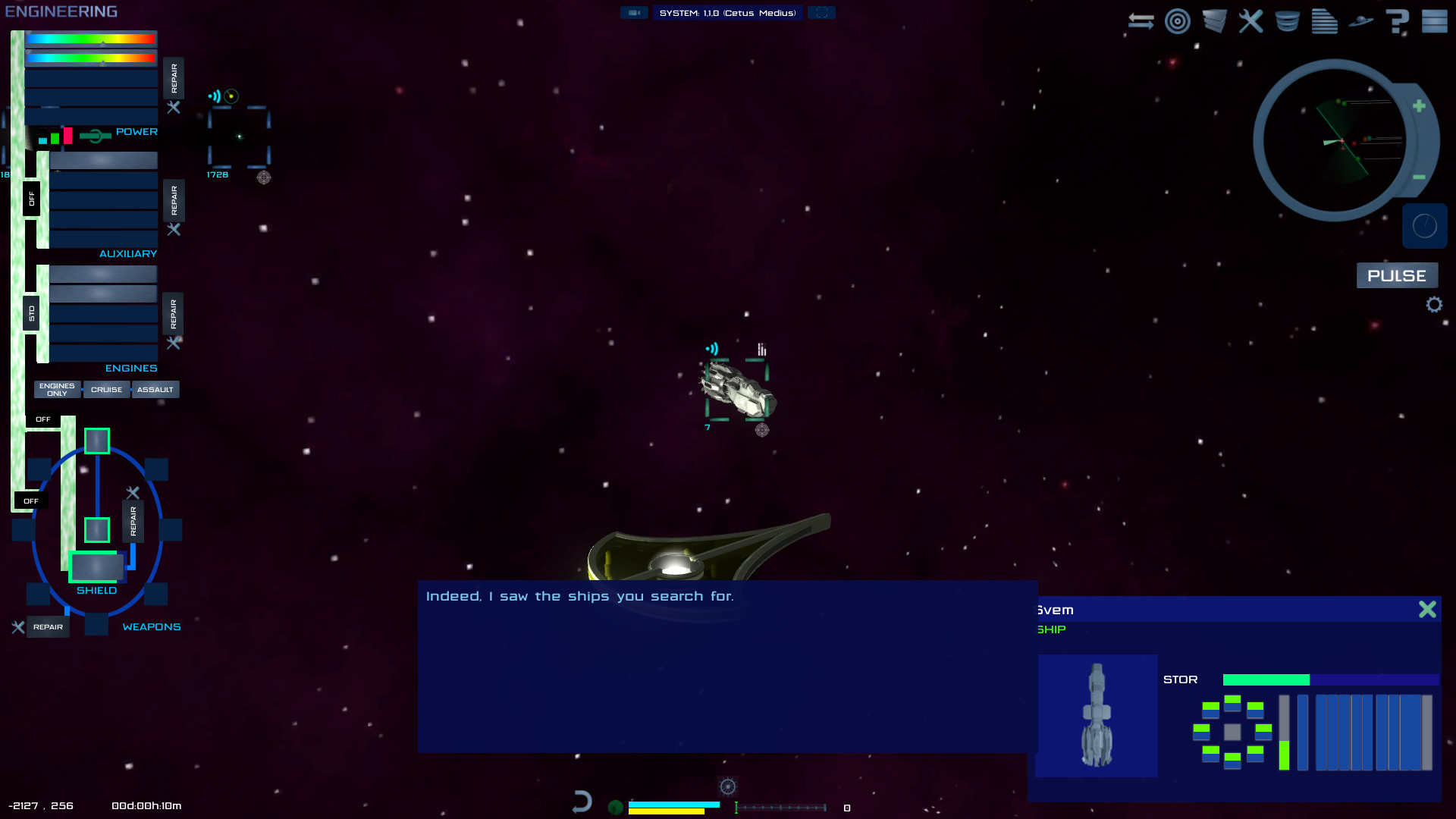This screenshot has width=1456, height=819.
Task: Repair the ENGINES system
Action: (174, 314)
